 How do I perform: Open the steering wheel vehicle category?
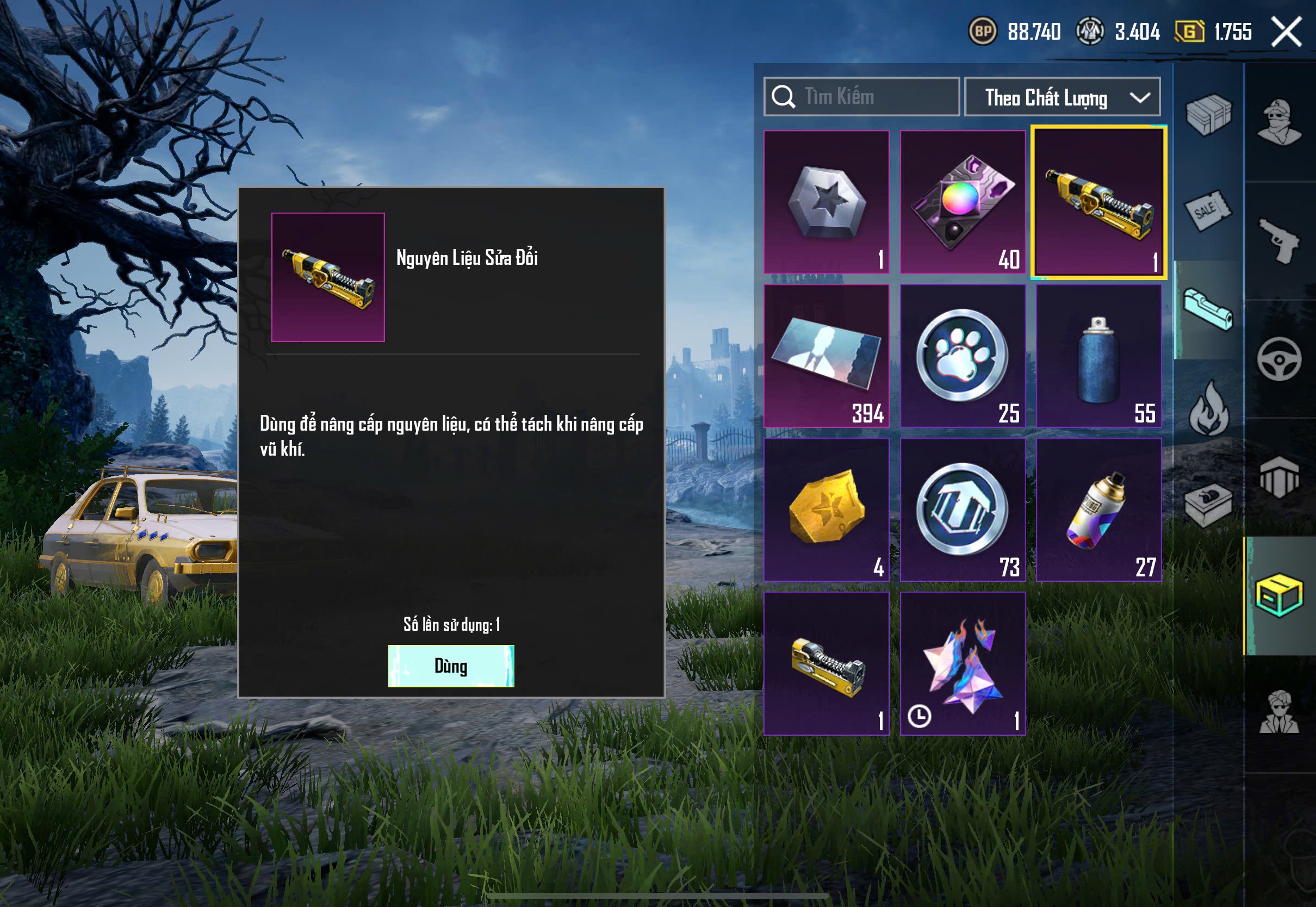click(1279, 360)
